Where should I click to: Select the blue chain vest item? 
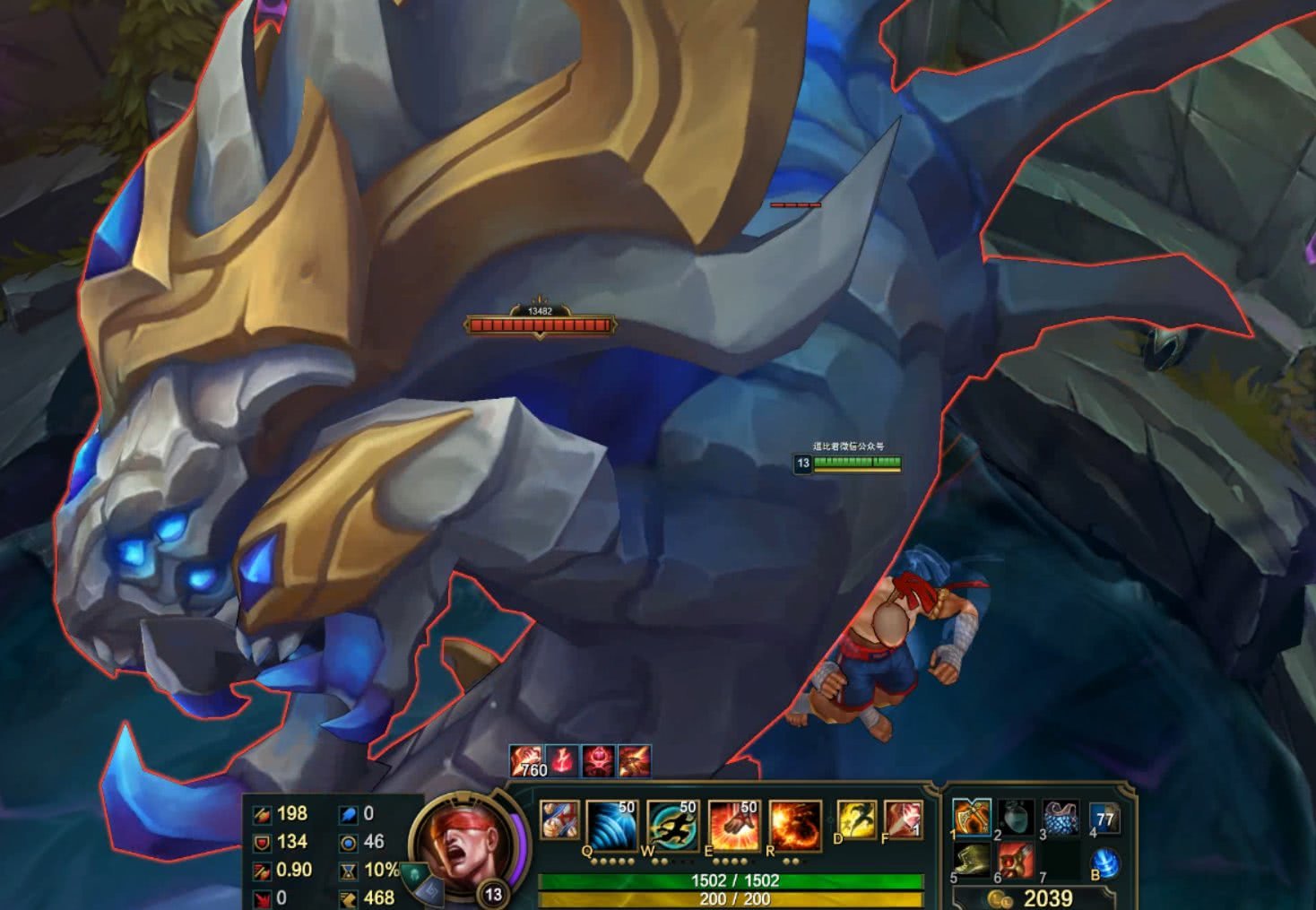coord(1061,818)
